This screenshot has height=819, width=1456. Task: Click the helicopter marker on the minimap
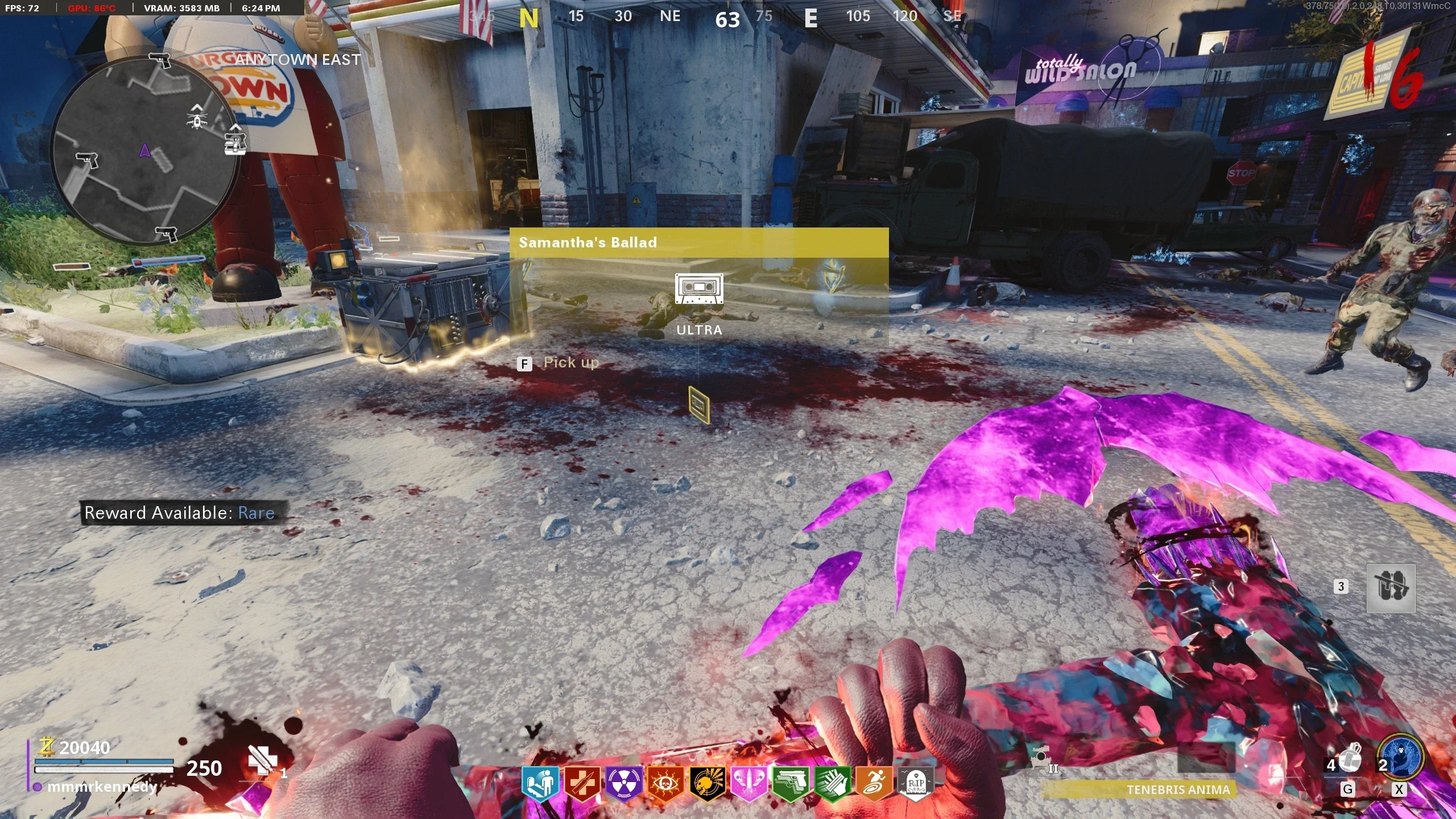(x=197, y=119)
